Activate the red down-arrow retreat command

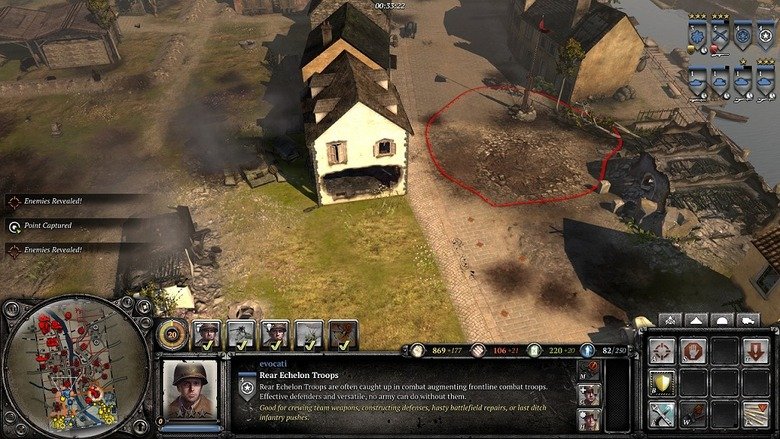[x=755, y=351]
